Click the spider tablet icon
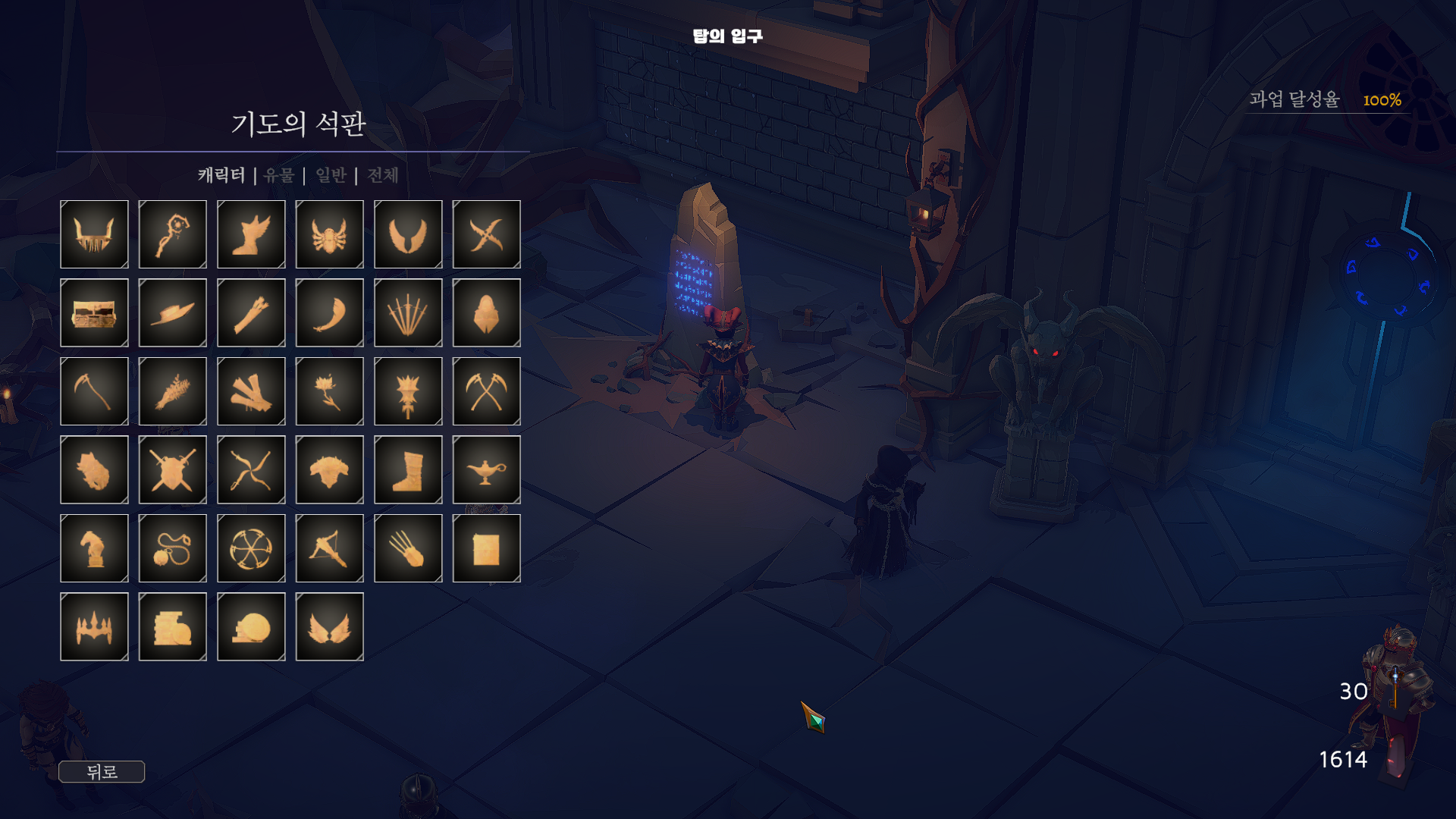The height and width of the screenshot is (819, 1456). pyautogui.click(x=330, y=234)
